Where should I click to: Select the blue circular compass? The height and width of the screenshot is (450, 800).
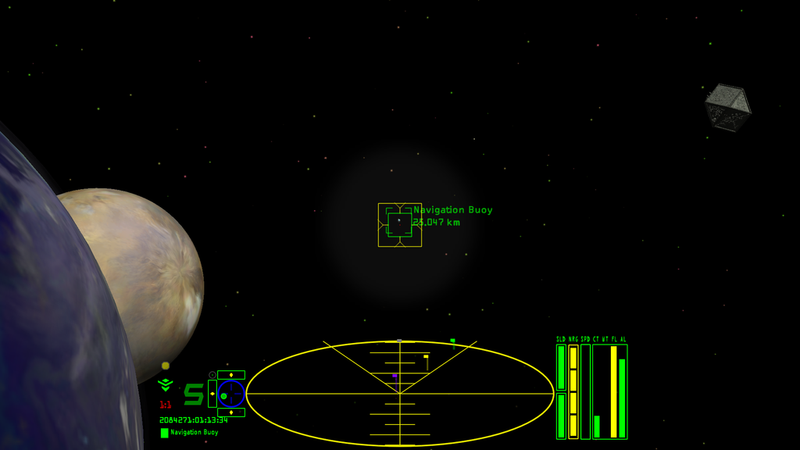click(231, 394)
